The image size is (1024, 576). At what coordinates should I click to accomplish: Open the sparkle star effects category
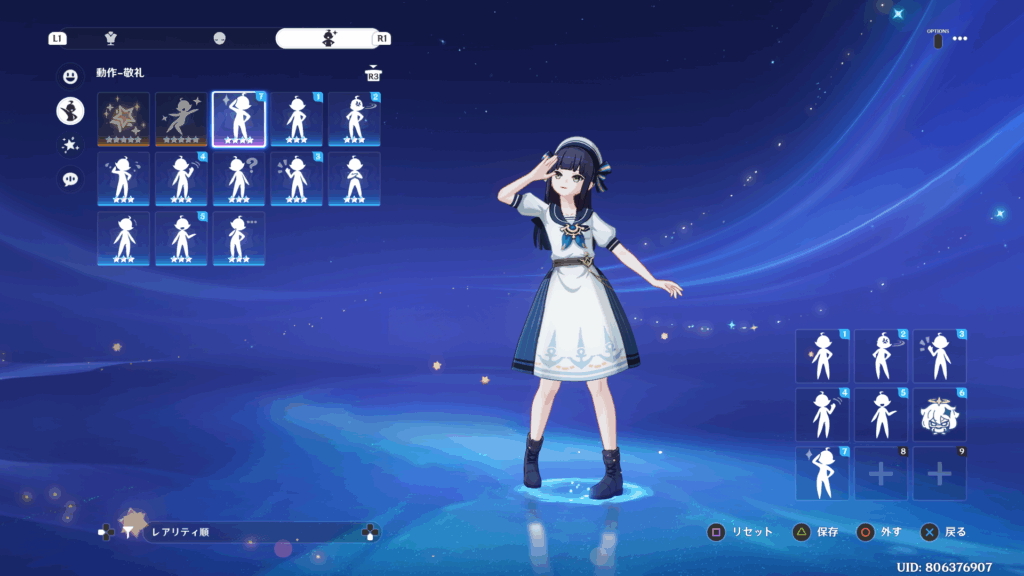(x=70, y=145)
